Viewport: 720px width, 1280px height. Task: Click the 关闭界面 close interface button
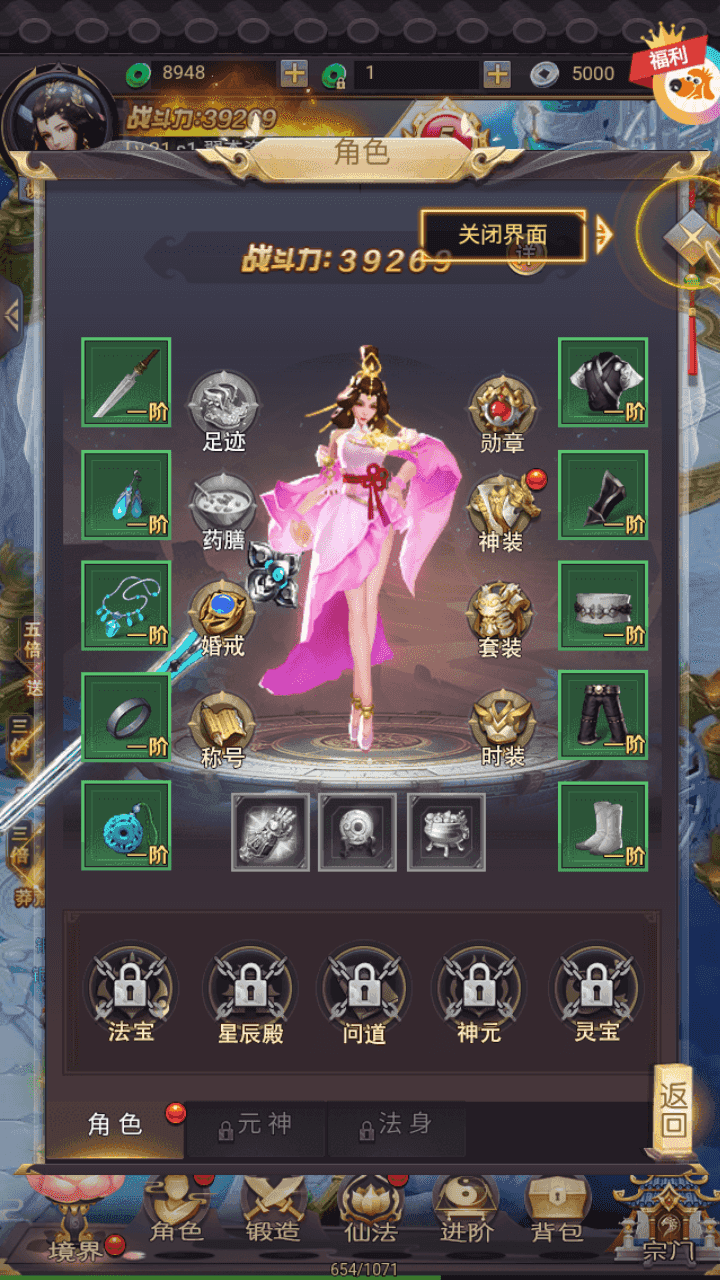[502, 235]
